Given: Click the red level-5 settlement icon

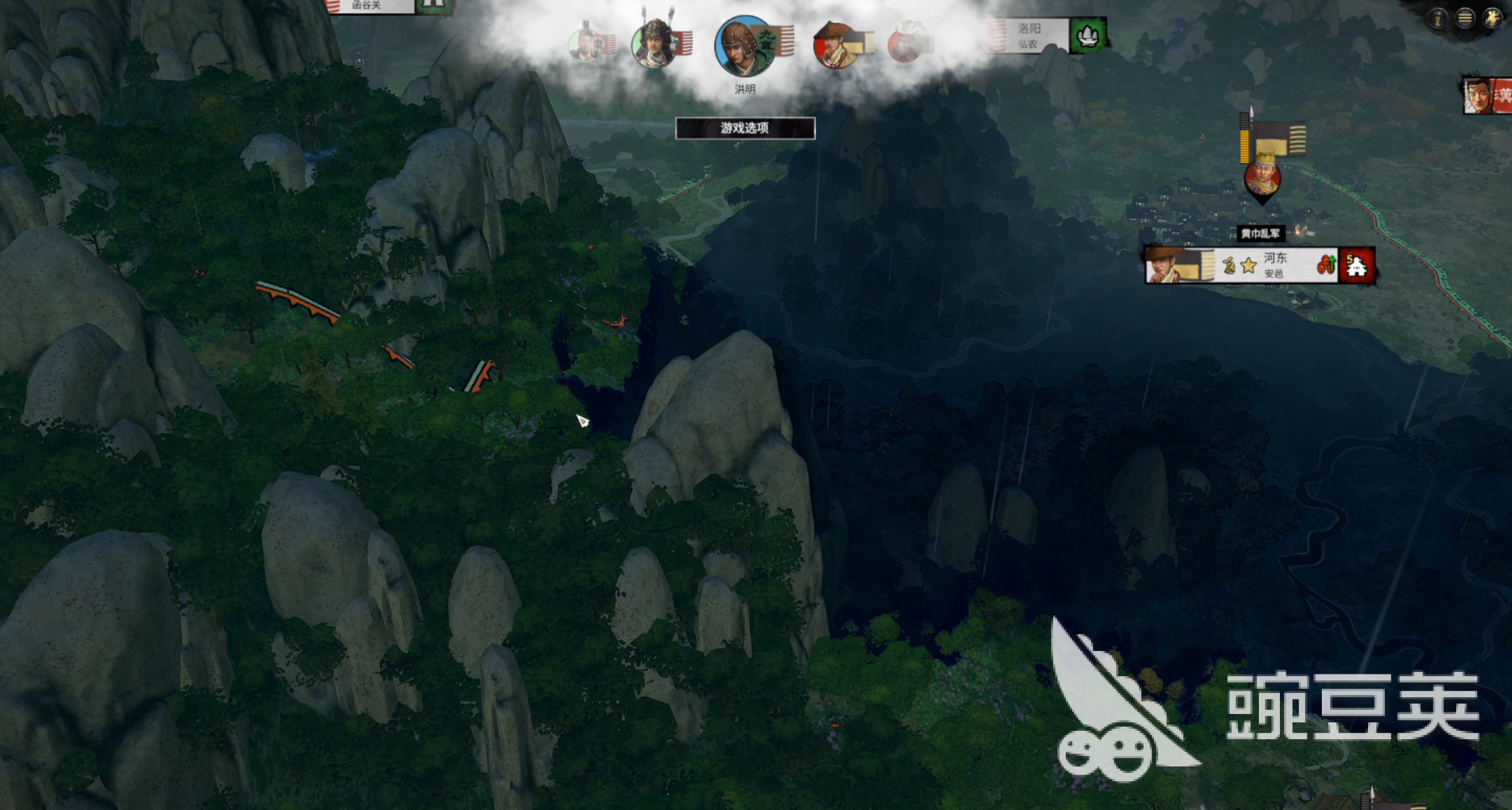Looking at the screenshot, I should coord(1357,265).
